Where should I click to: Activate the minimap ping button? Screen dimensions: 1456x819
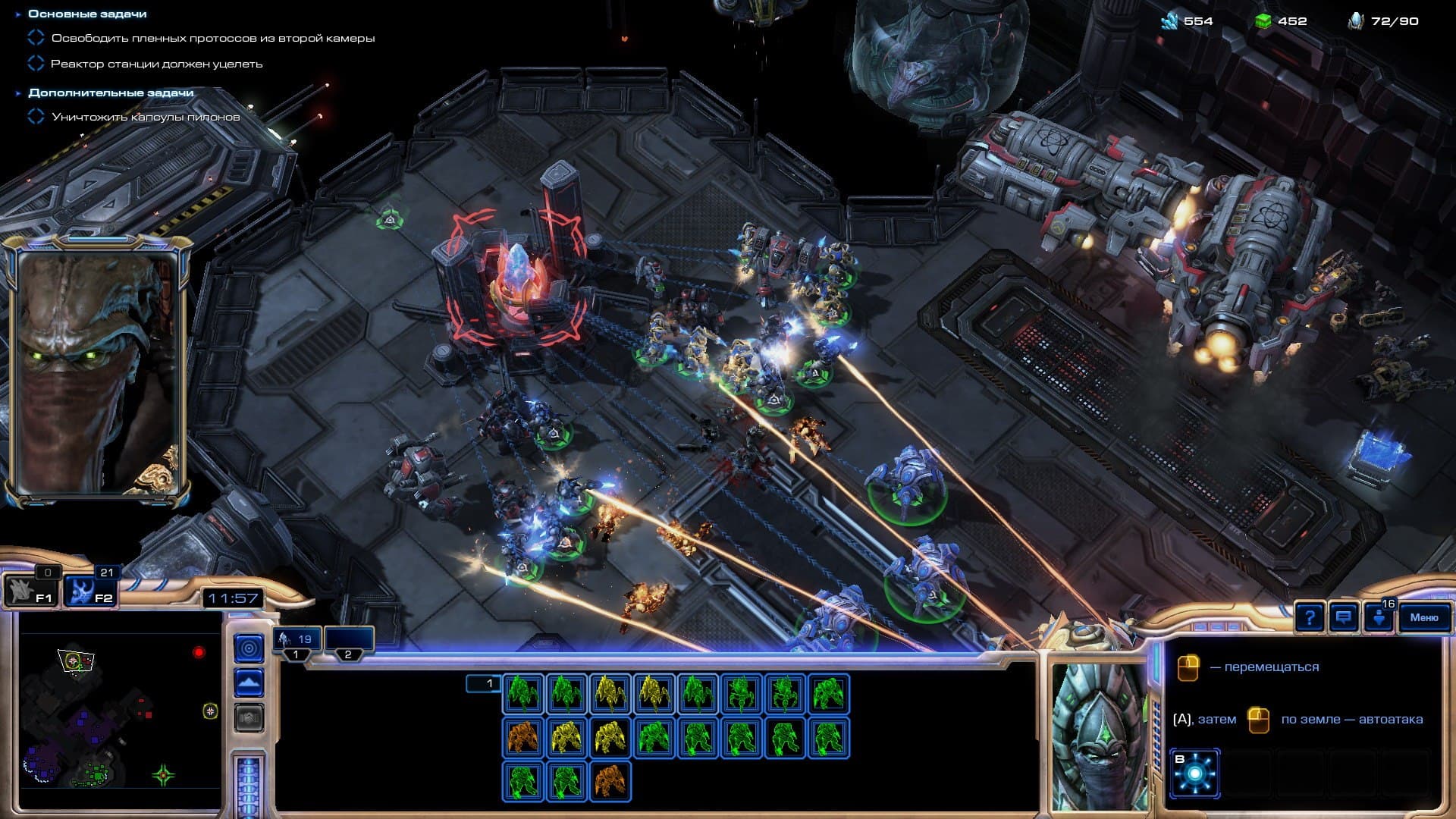click(249, 648)
